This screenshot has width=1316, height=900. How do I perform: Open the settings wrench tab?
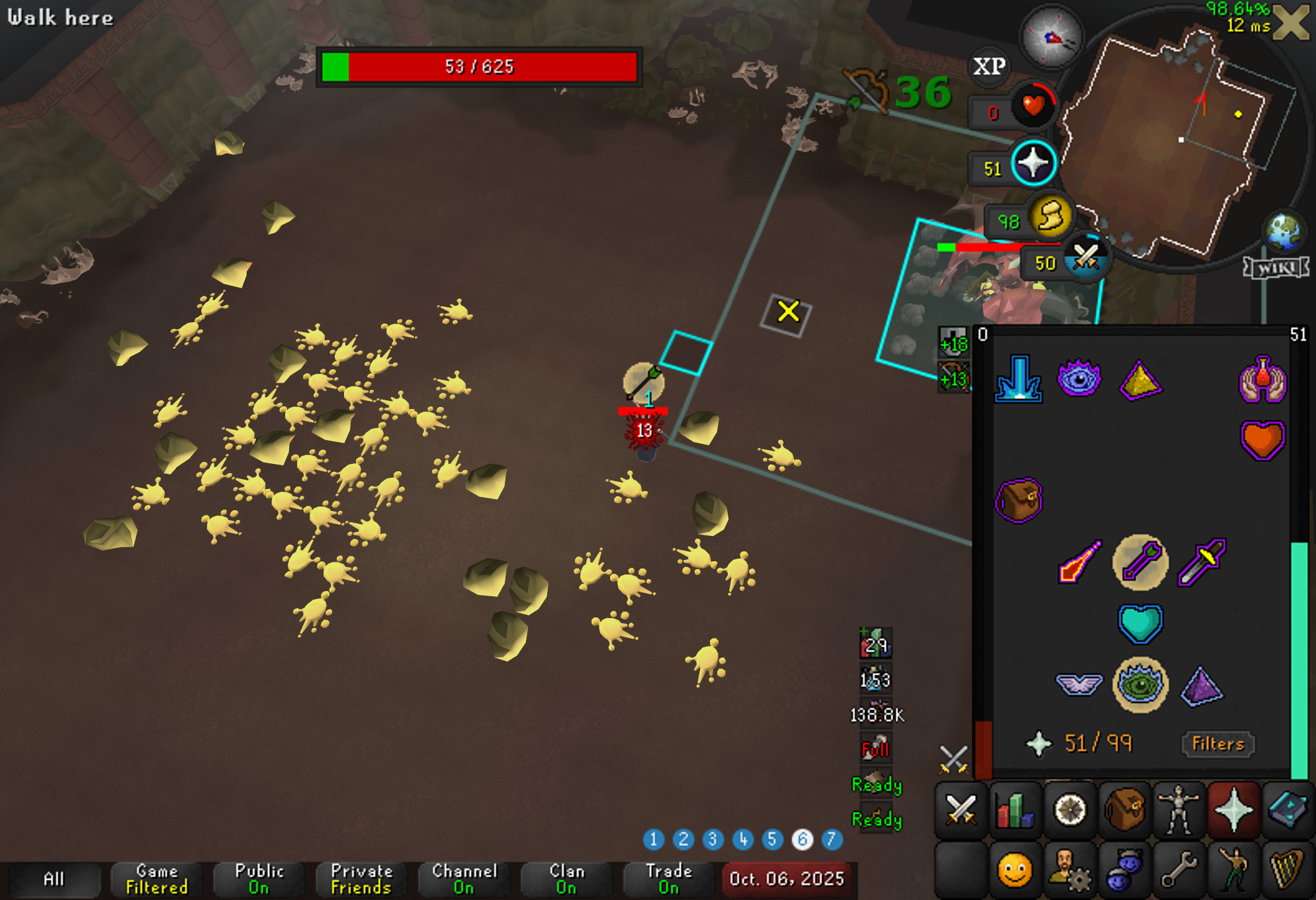point(1179,870)
